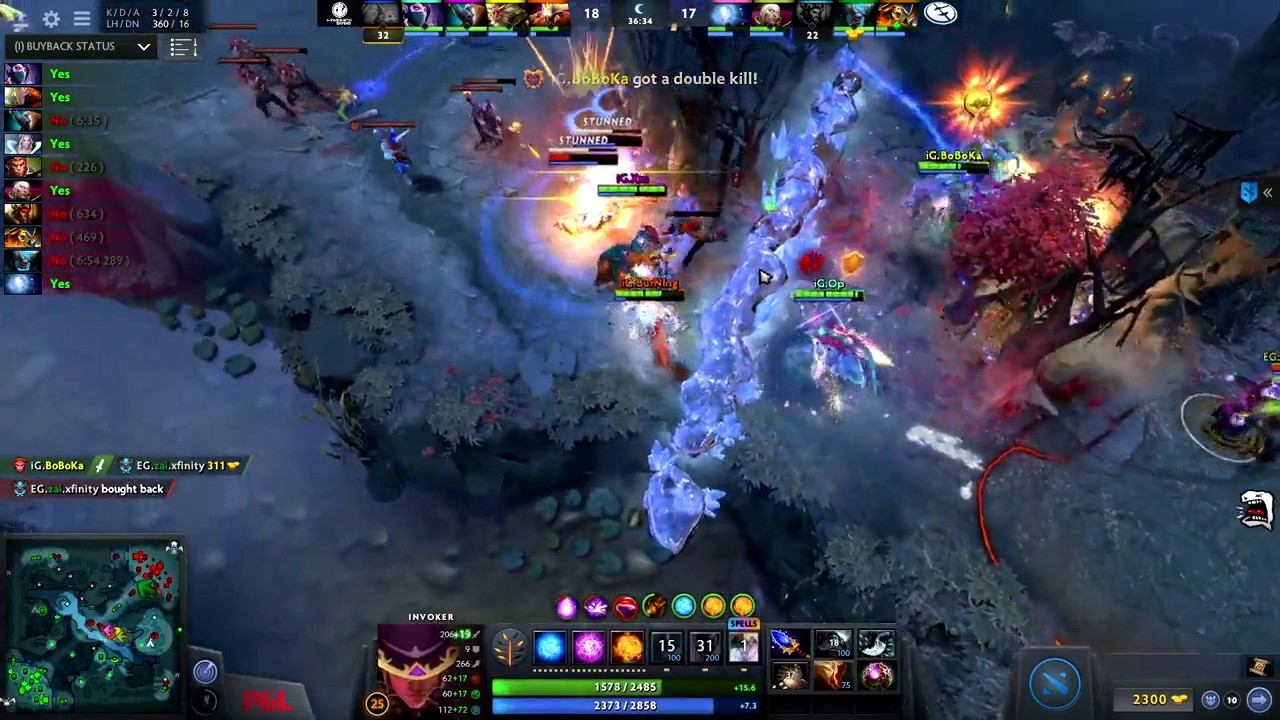
Task: Expand the Buyback Status dropdown
Action: [x=143, y=47]
